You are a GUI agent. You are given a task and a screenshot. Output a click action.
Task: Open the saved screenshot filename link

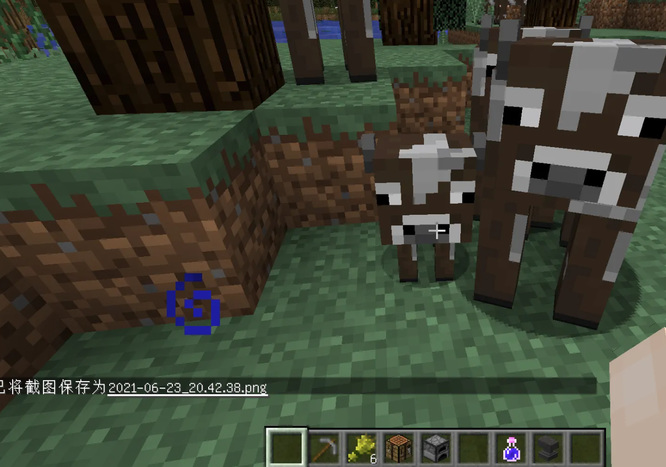click(x=187, y=388)
